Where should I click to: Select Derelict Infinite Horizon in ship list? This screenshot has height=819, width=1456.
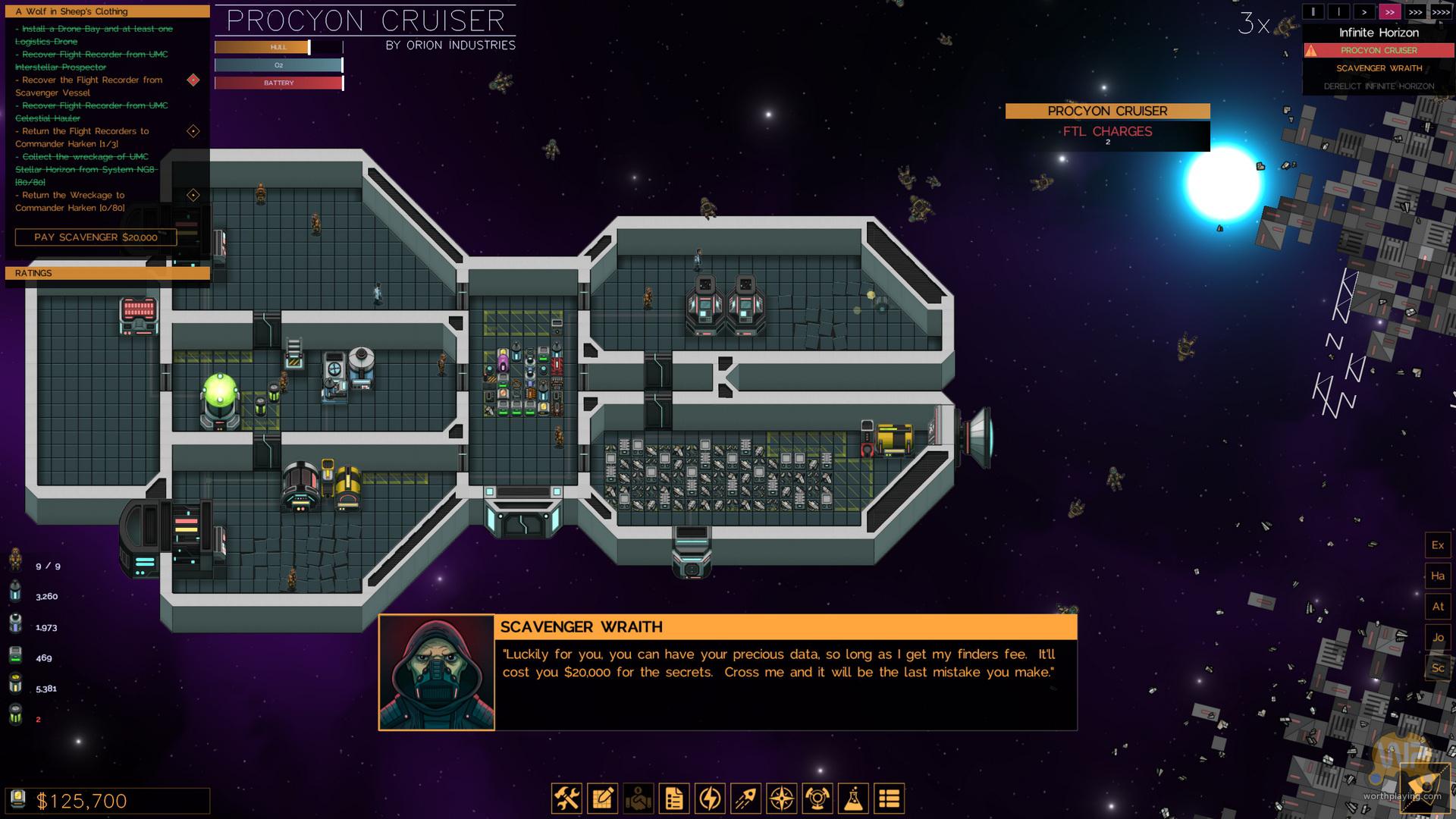pyautogui.click(x=1379, y=86)
